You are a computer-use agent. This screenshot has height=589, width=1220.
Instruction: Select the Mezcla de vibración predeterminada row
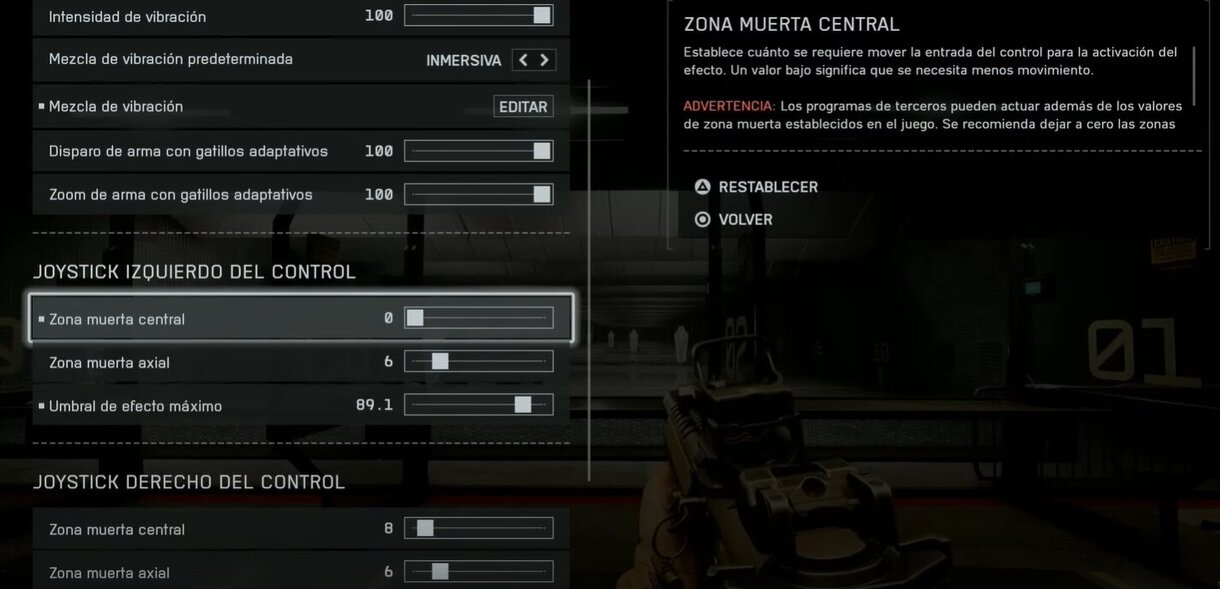click(230, 60)
